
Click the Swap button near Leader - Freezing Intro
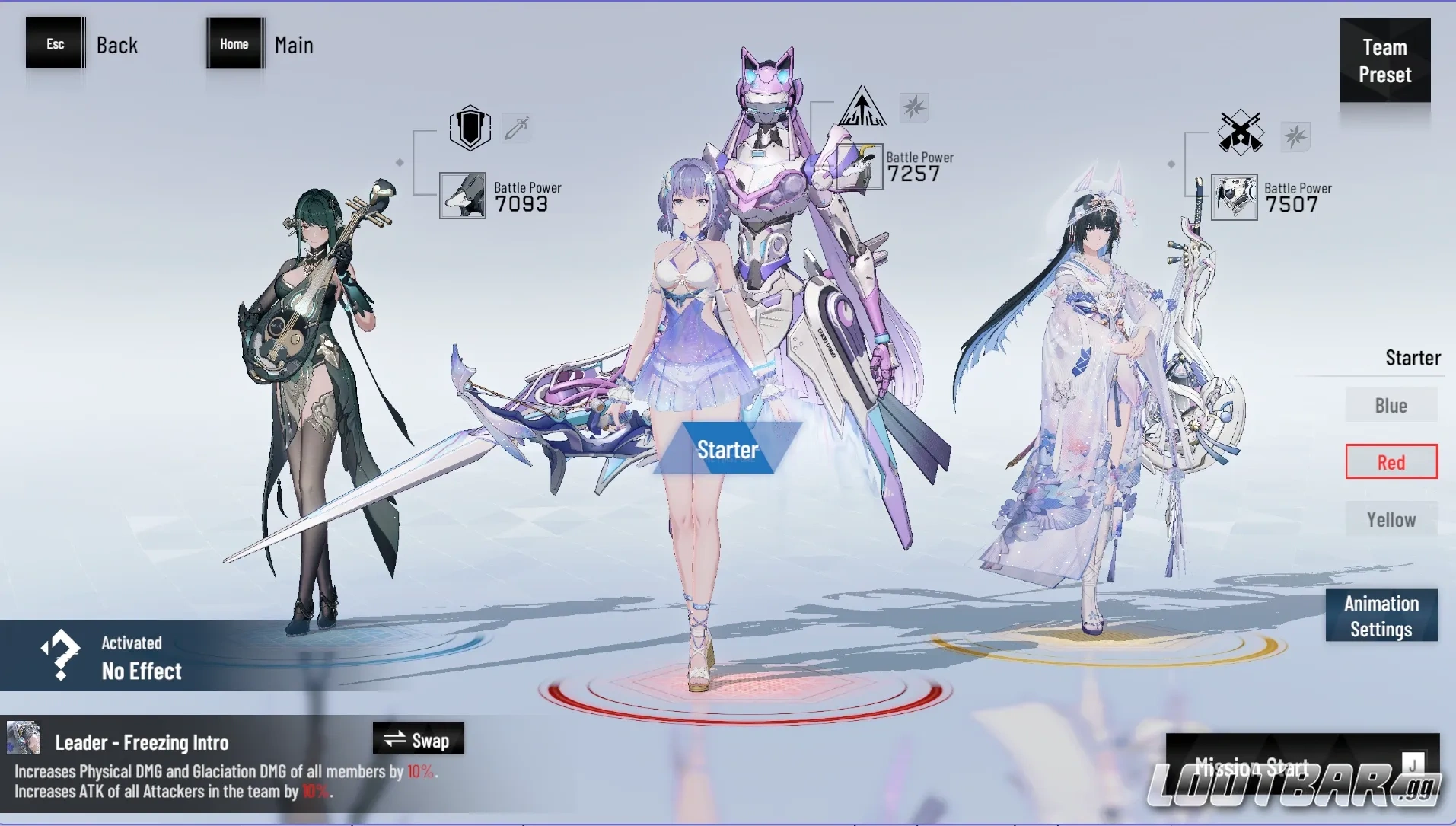click(418, 738)
